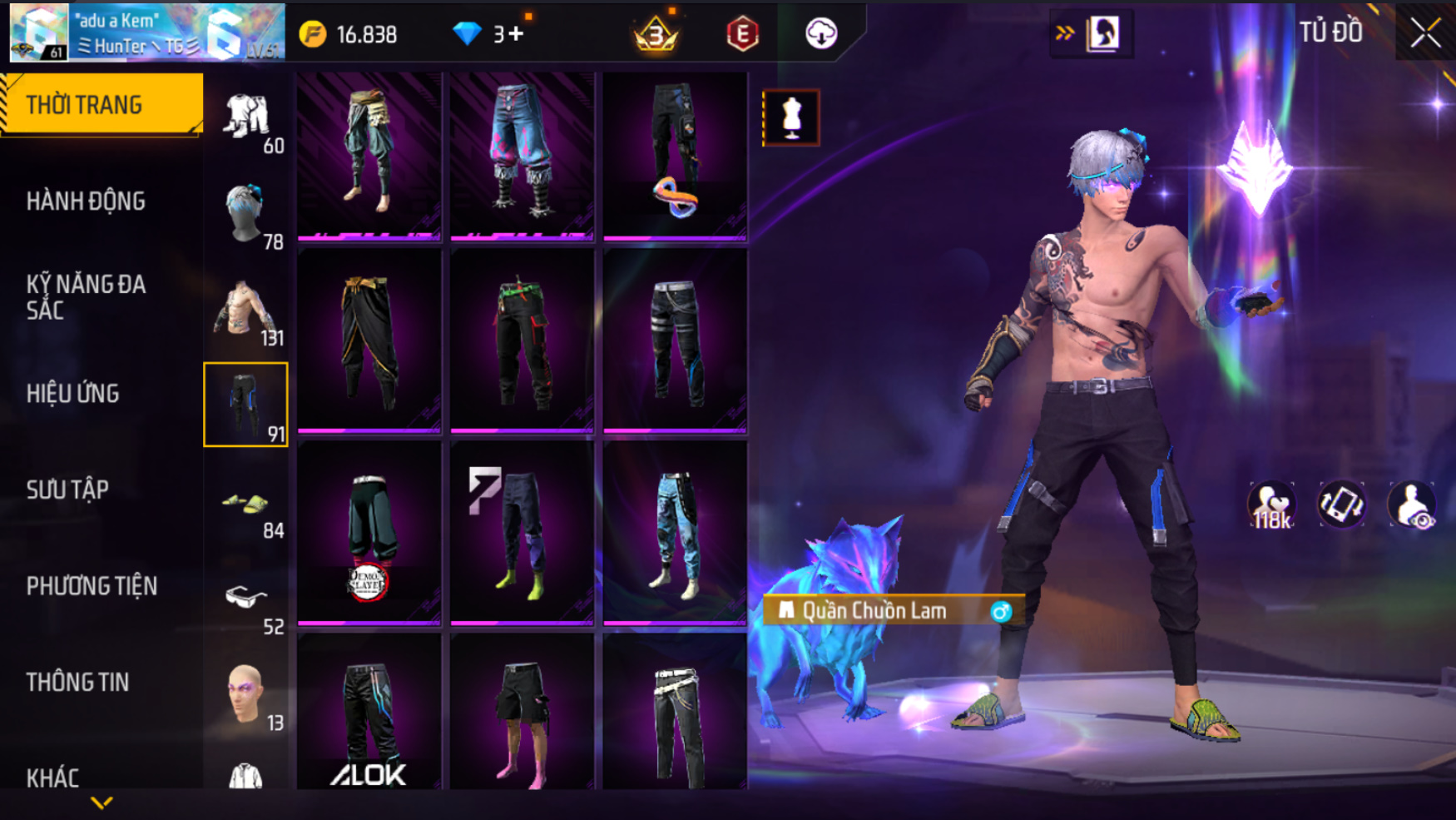This screenshot has width=1456, height=820.
Task: Open the HÀNH ĐỘNG section
Action: tap(86, 201)
